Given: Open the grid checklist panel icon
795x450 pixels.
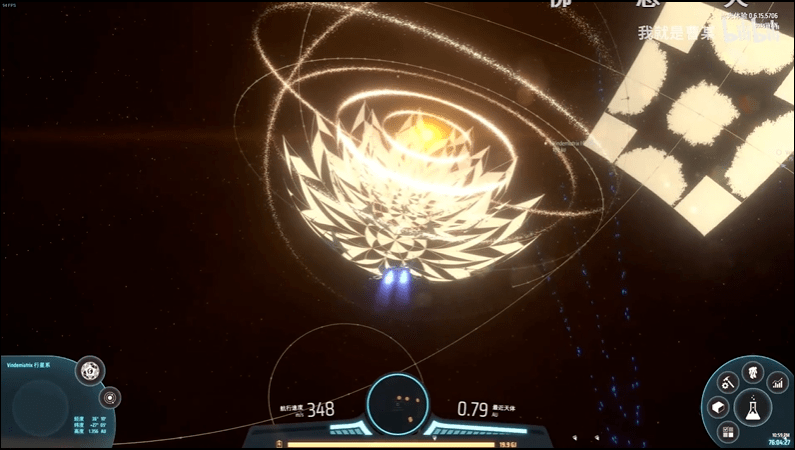Looking at the screenshot, I should point(727,430).
